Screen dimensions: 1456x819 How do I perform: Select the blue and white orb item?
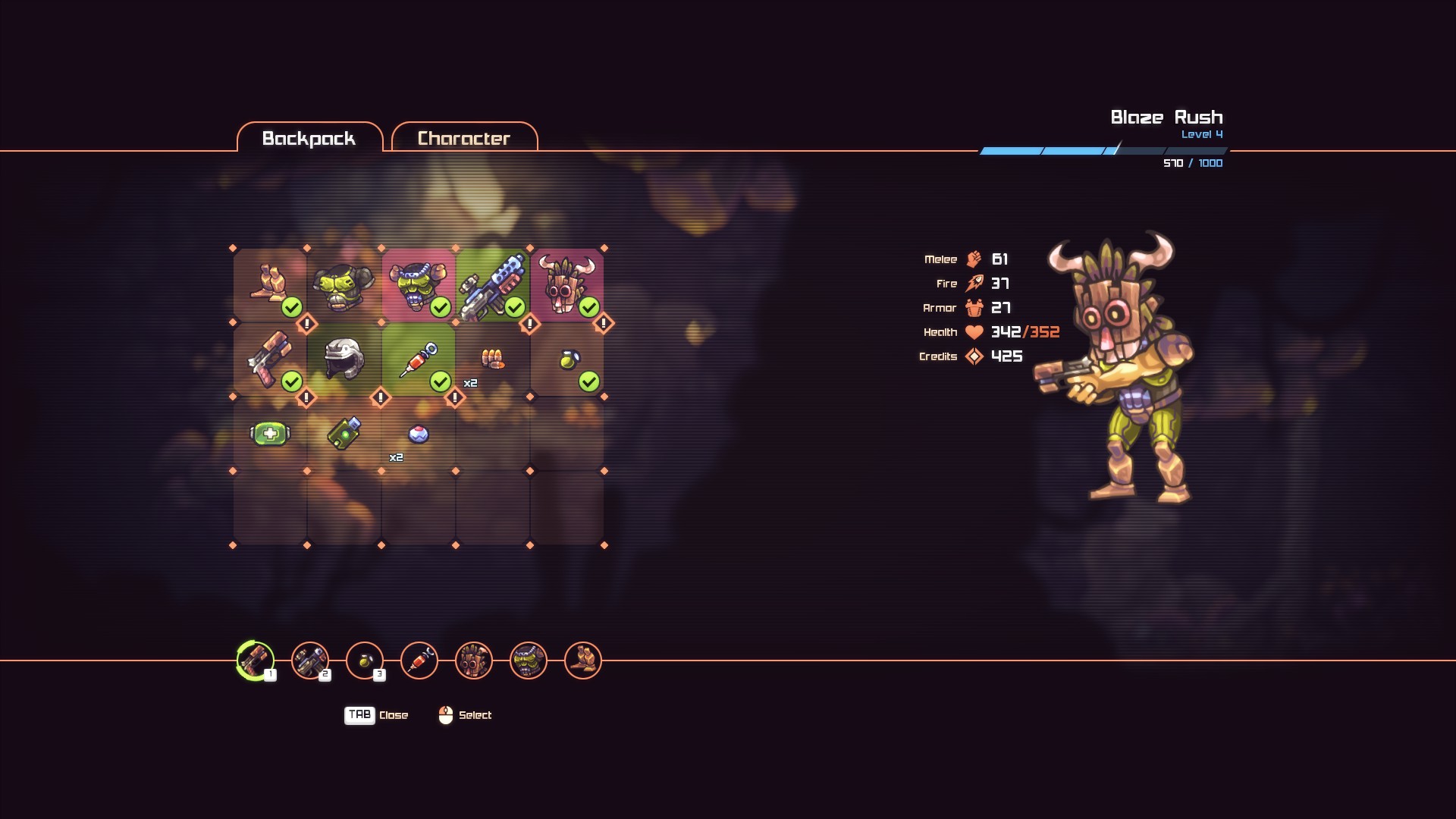[419, 434]
